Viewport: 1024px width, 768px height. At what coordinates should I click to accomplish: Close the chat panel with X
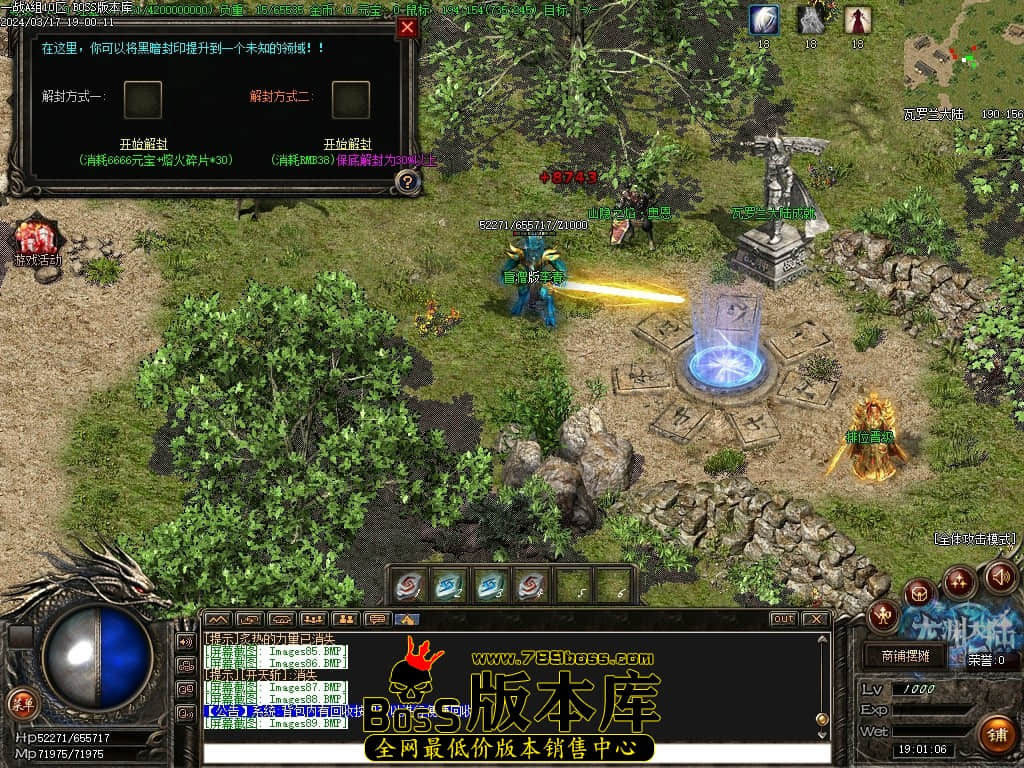(816, 619)
